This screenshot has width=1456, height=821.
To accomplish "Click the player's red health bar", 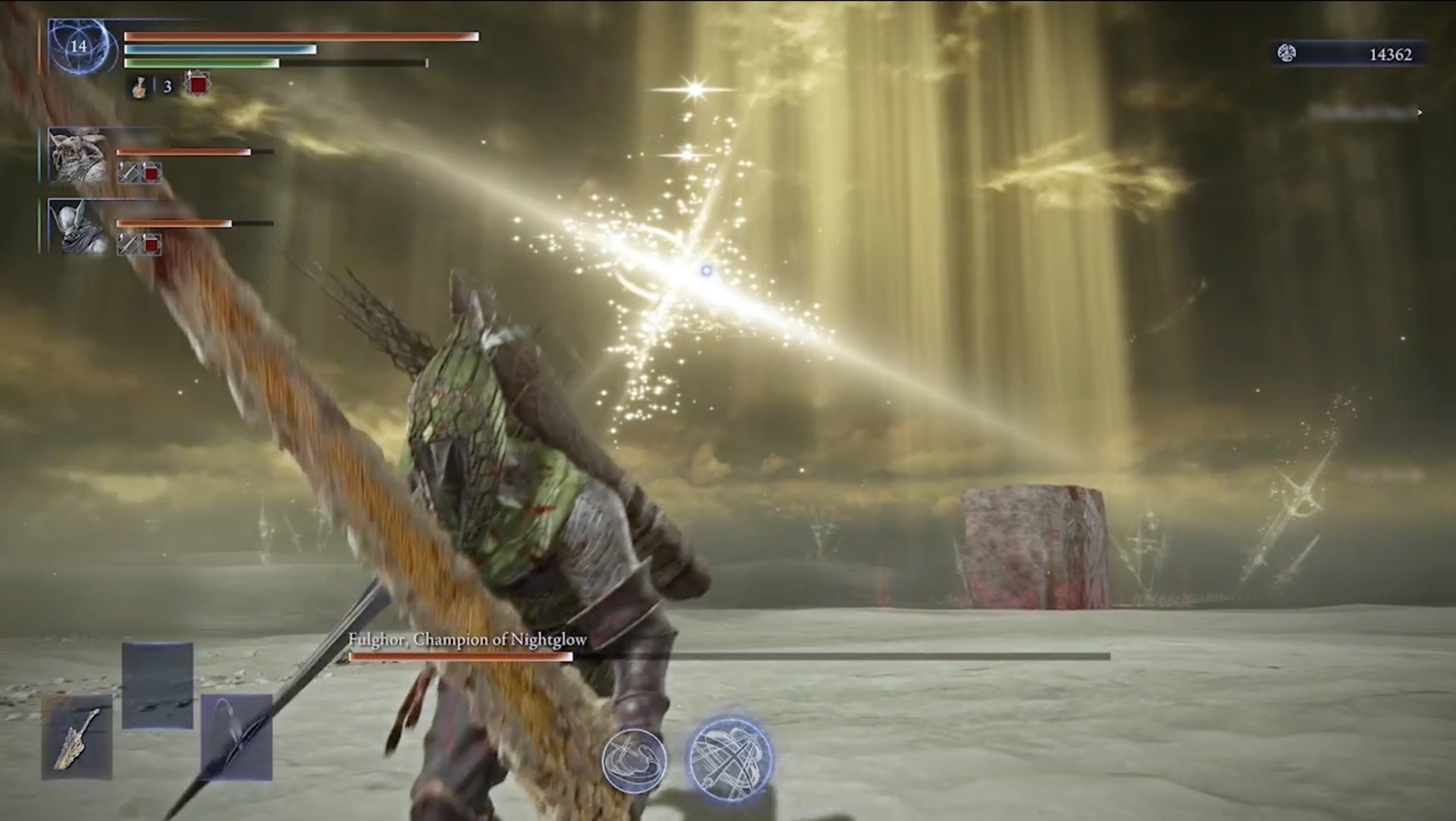I will tap(300, 35).
